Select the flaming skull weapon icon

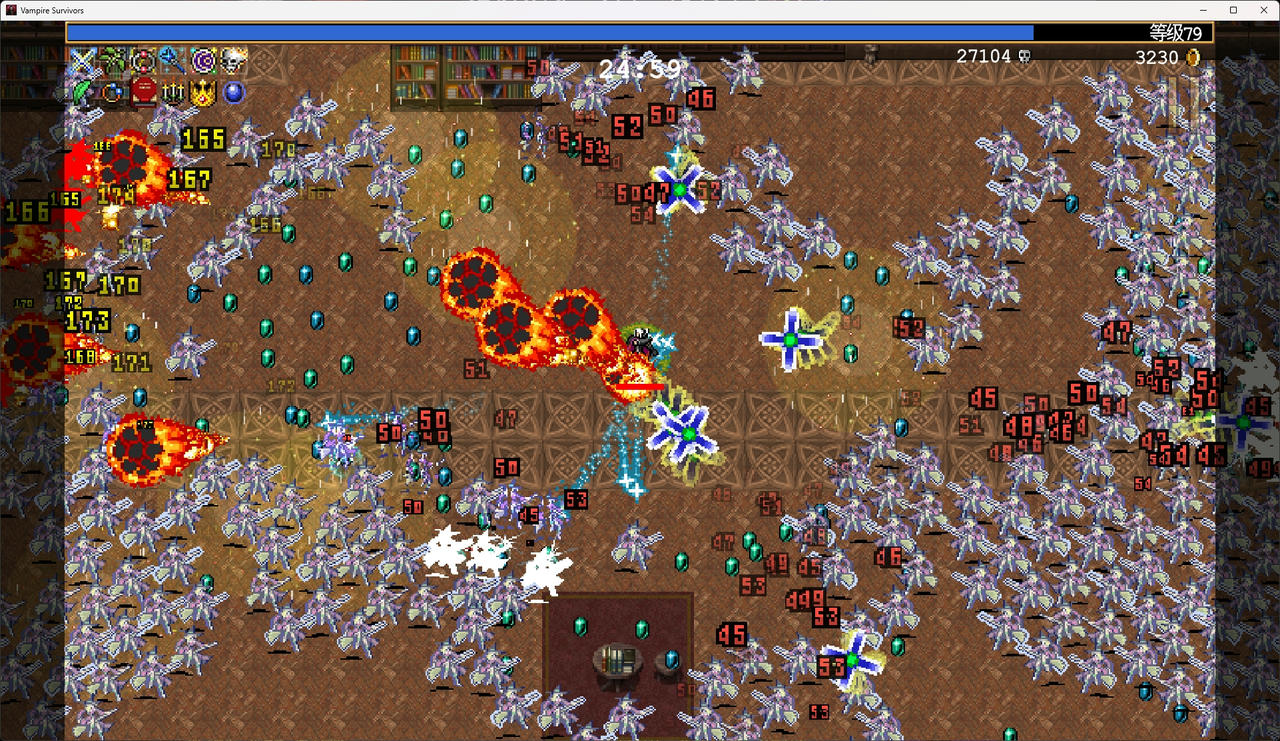click(234, 61)
